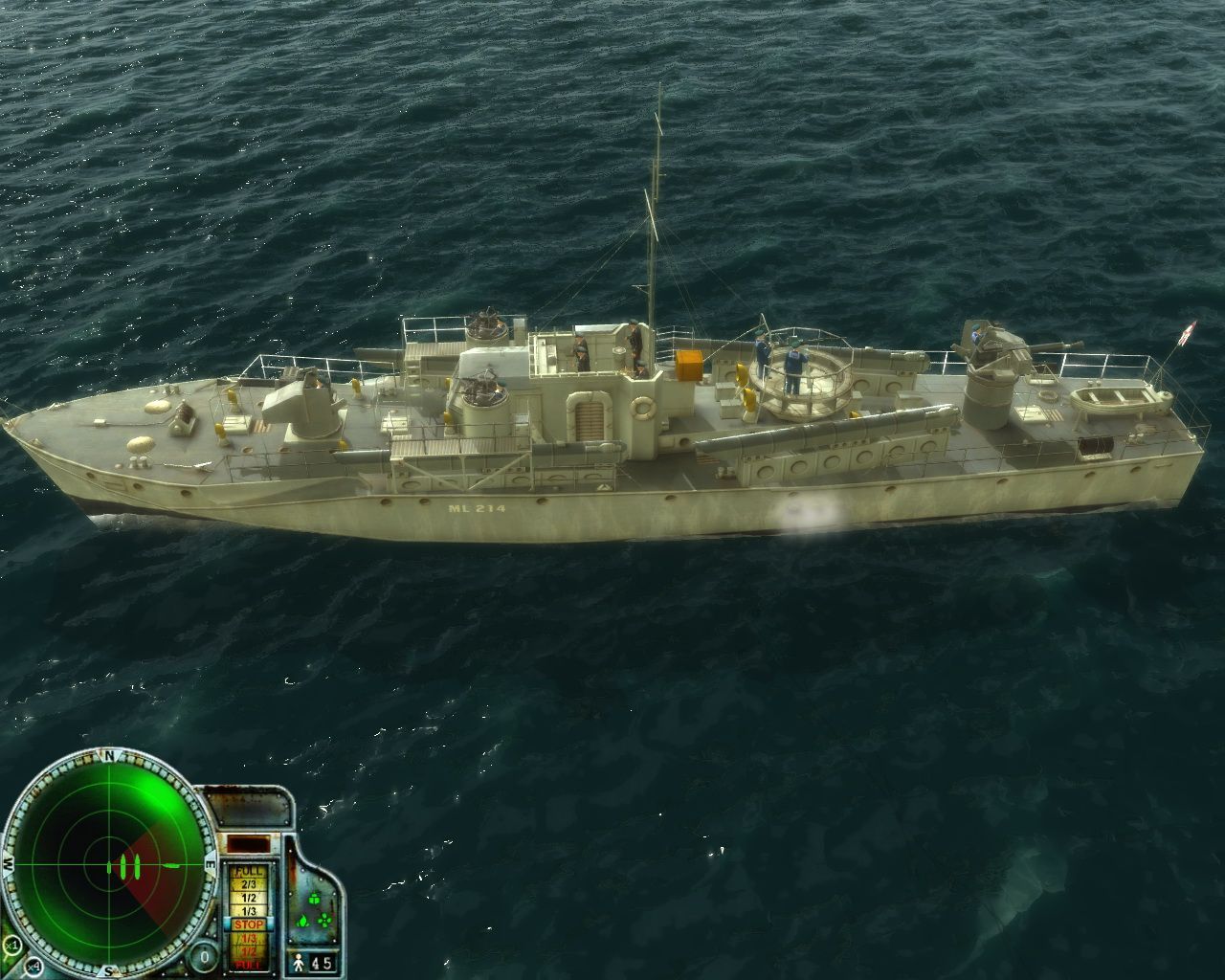Click the green grenade-shaped status icon

pos(314,899)
